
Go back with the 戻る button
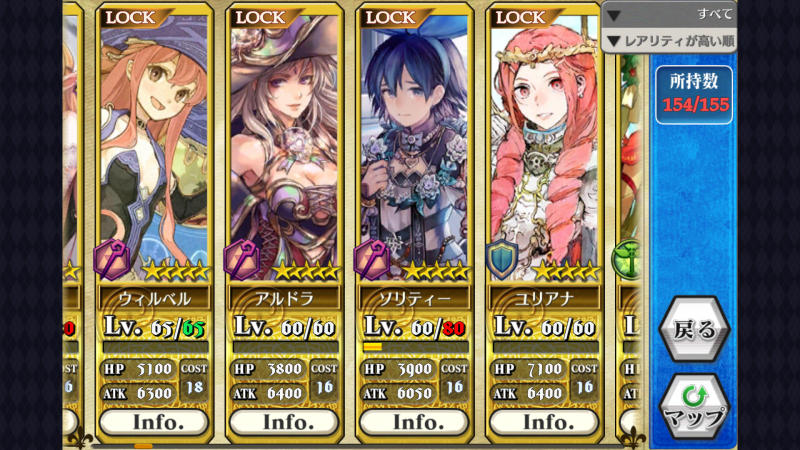pos(694,329)
